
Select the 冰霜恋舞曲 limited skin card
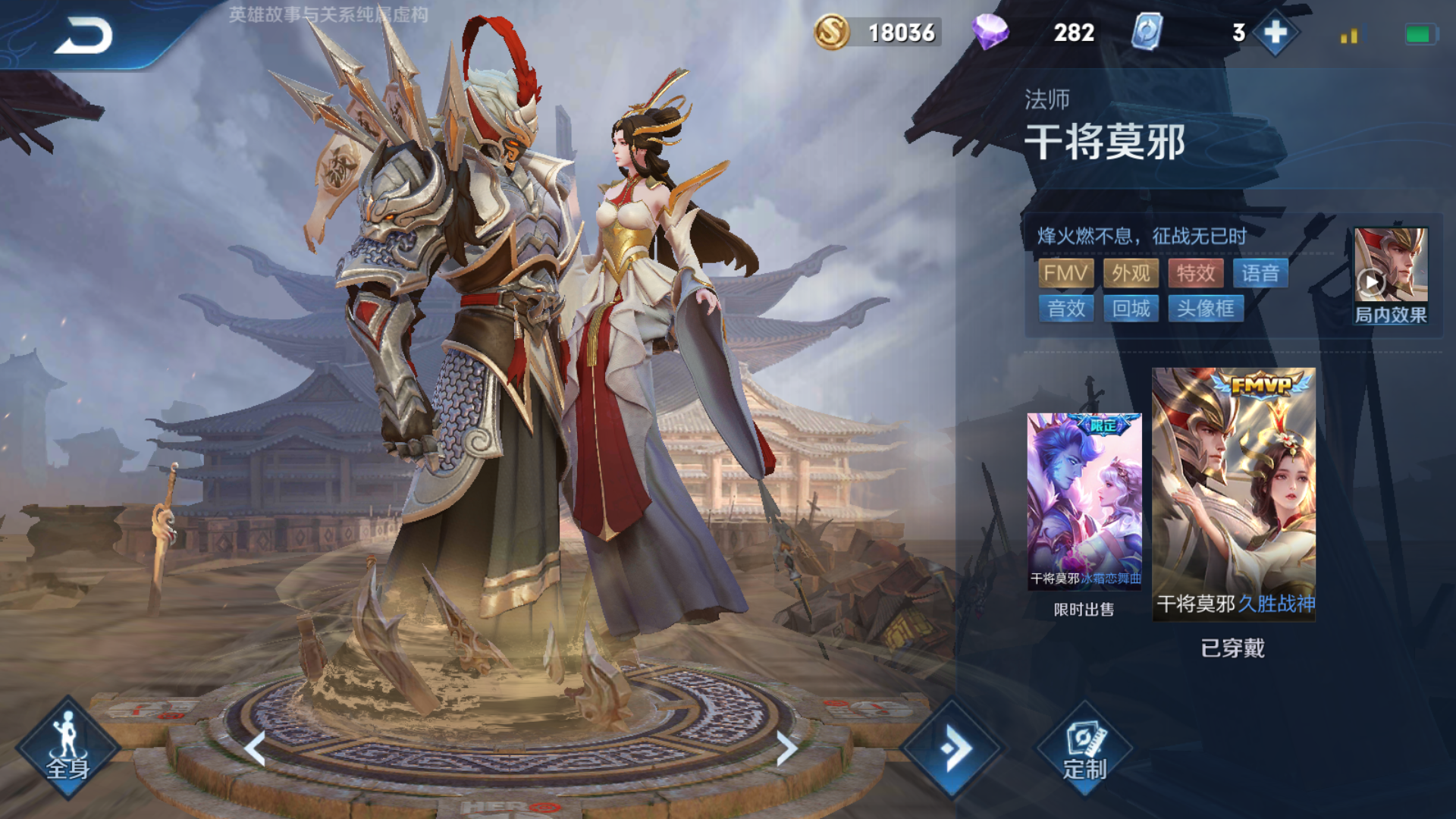coord(1084,502)
